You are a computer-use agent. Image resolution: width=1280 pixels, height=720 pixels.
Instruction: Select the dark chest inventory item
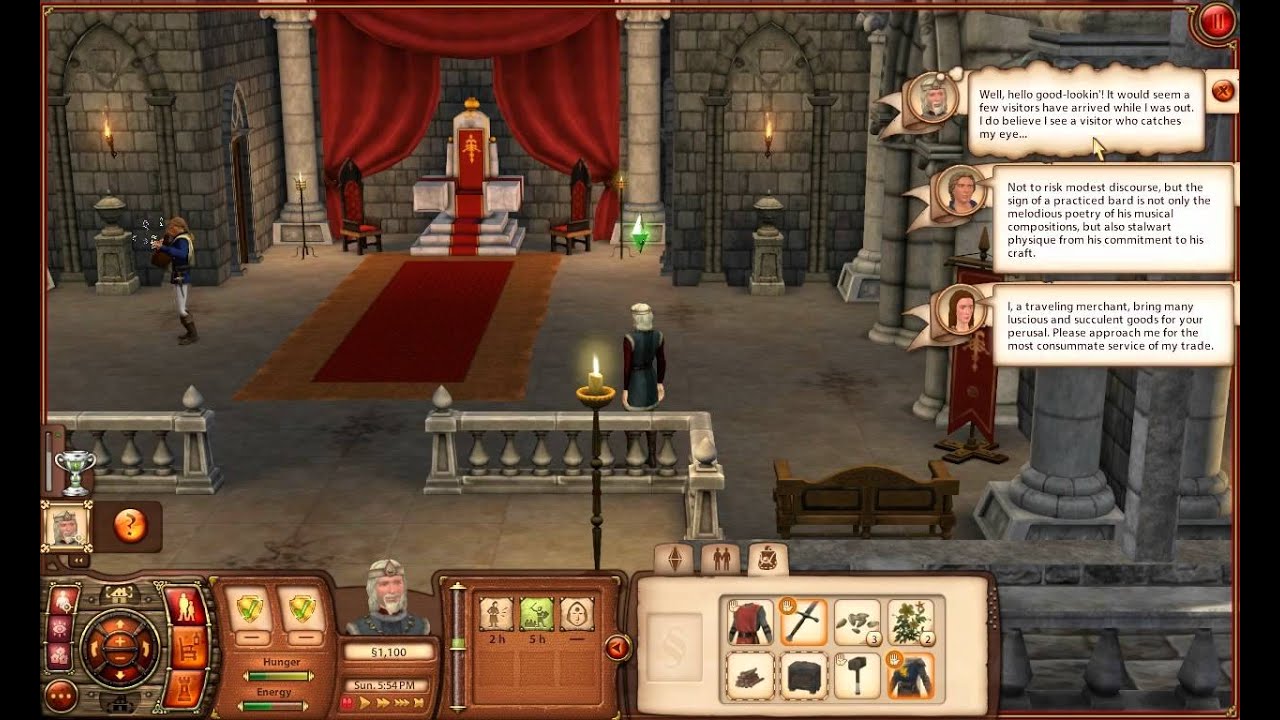[804, 675]
